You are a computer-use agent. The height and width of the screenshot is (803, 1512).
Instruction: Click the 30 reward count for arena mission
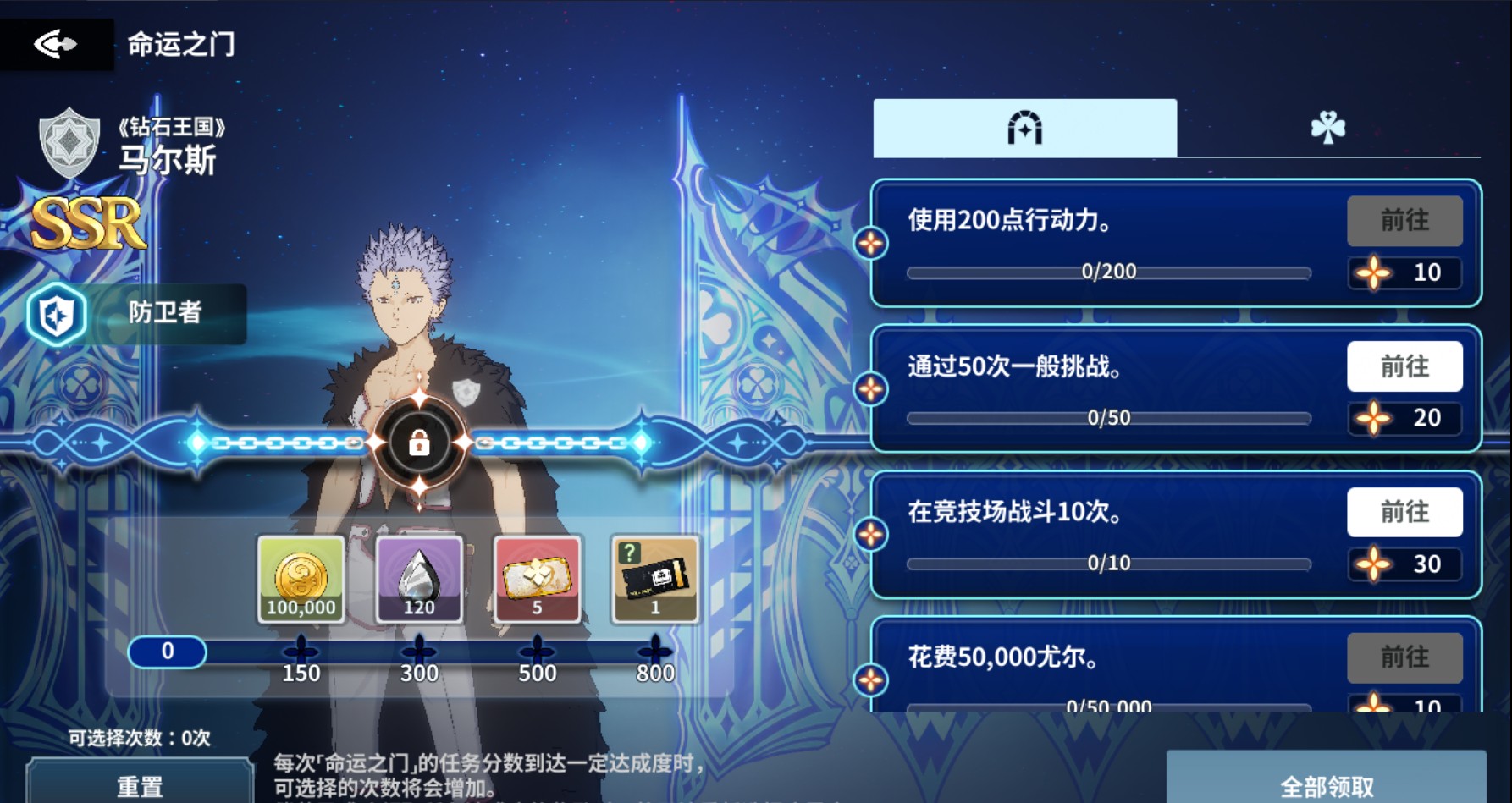pos(1405,563)
